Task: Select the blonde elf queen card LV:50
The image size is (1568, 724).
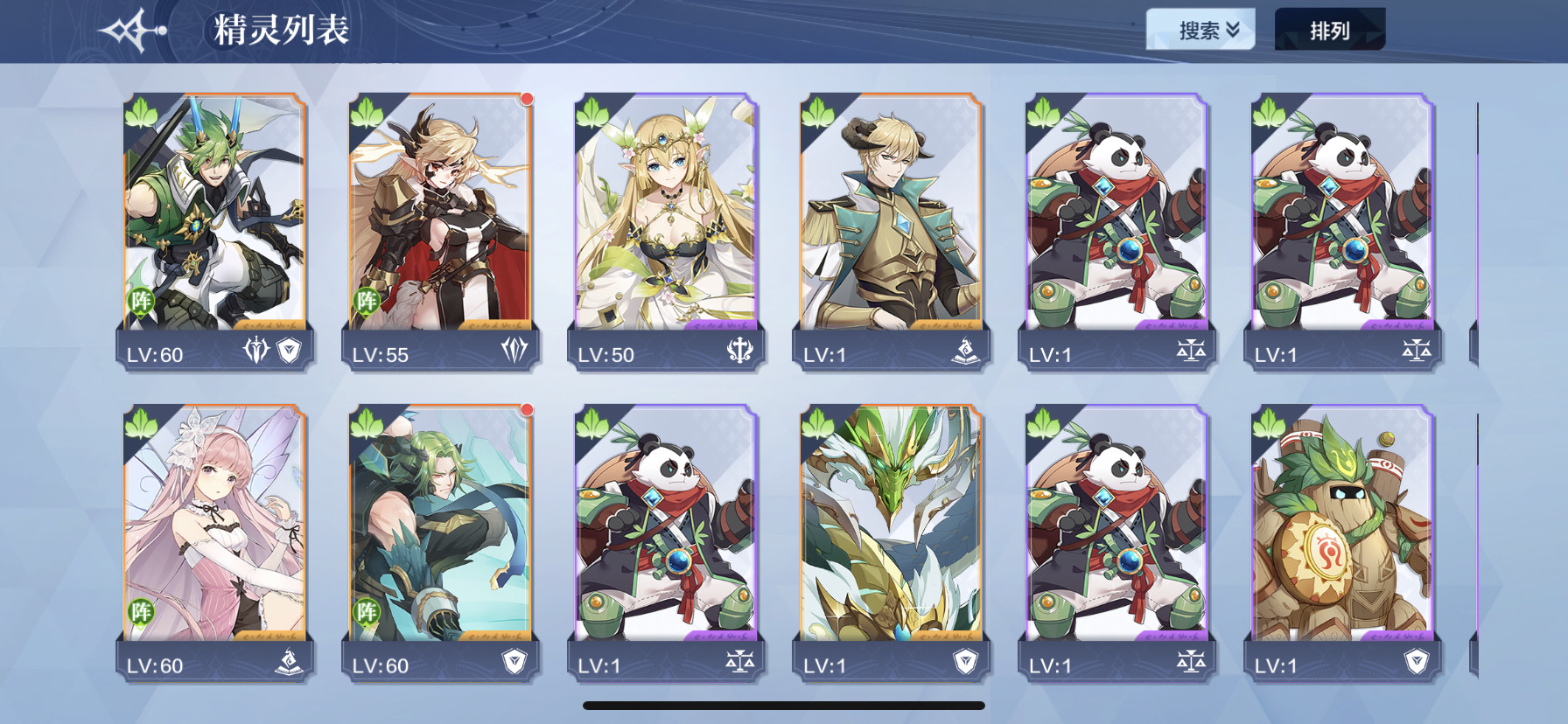Action: [666, 232]
